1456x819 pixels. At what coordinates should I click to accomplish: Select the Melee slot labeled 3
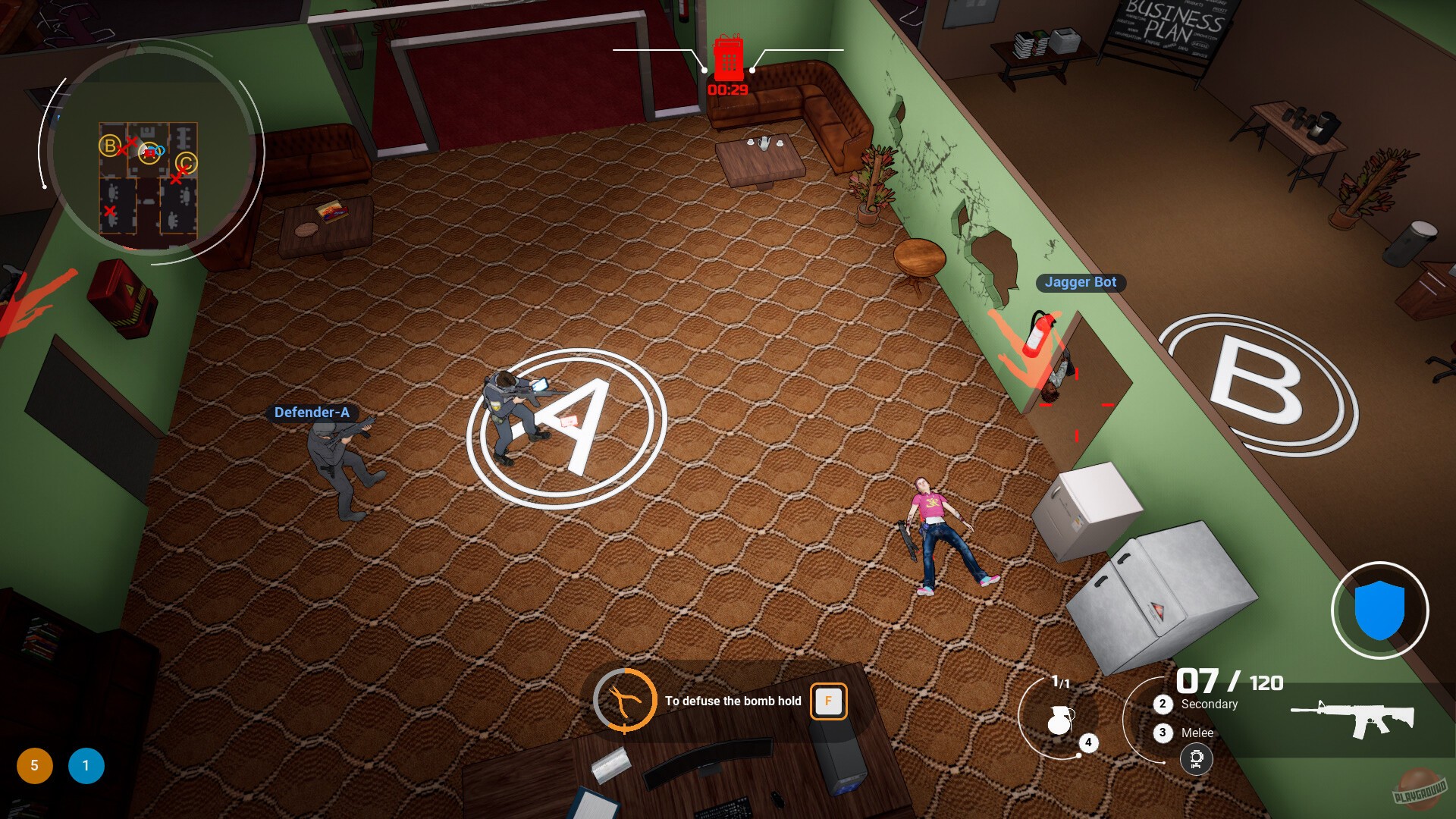1162,733
